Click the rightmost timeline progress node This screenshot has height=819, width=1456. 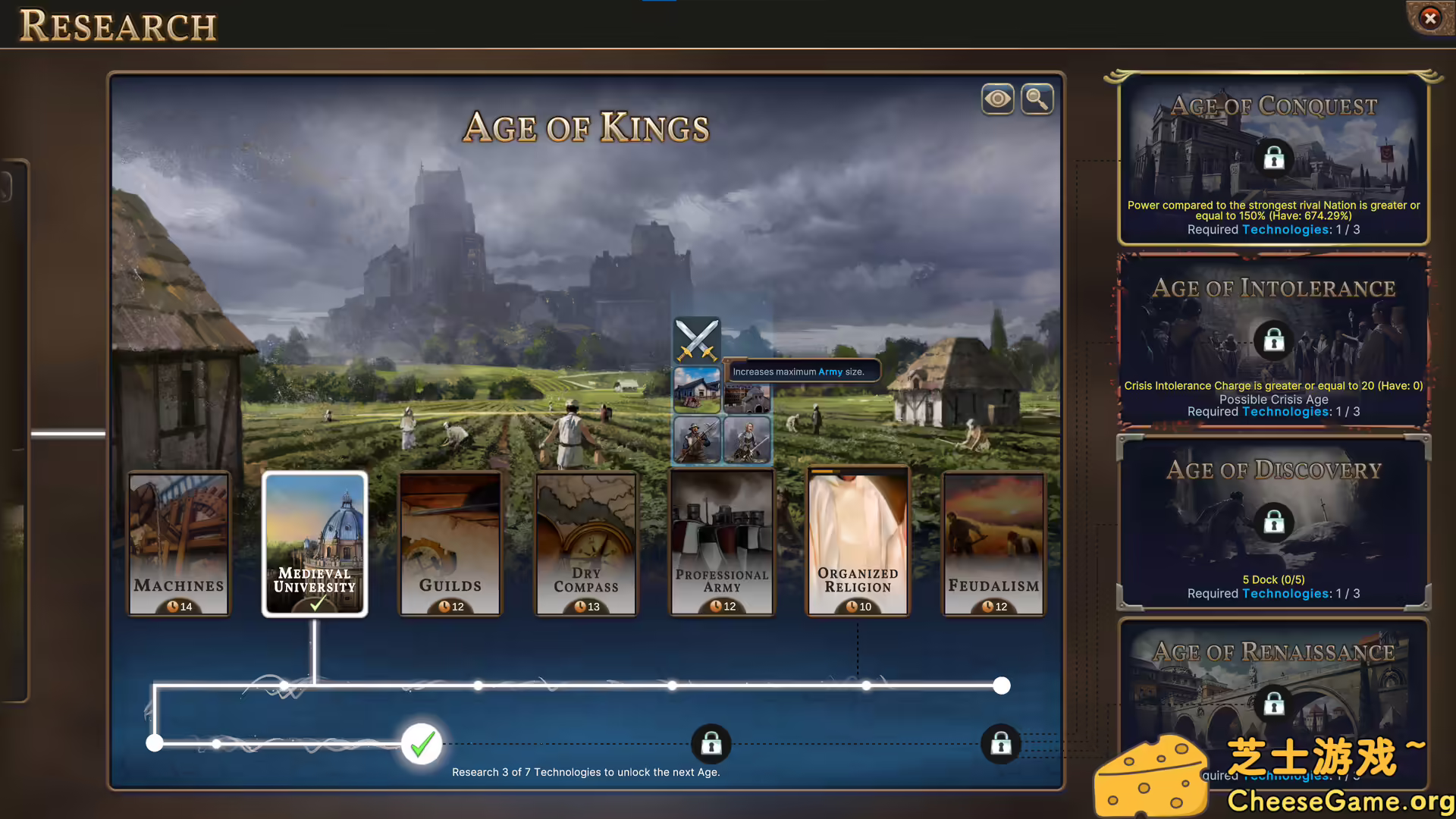coord(1001,686)
